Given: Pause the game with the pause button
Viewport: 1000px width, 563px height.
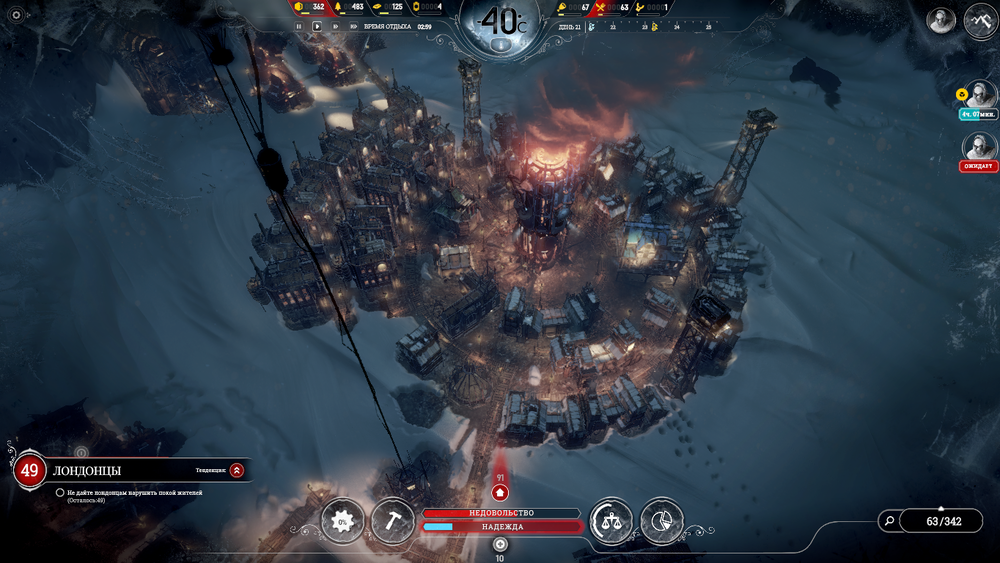Looking at the screenshot, I should [299, 26].
